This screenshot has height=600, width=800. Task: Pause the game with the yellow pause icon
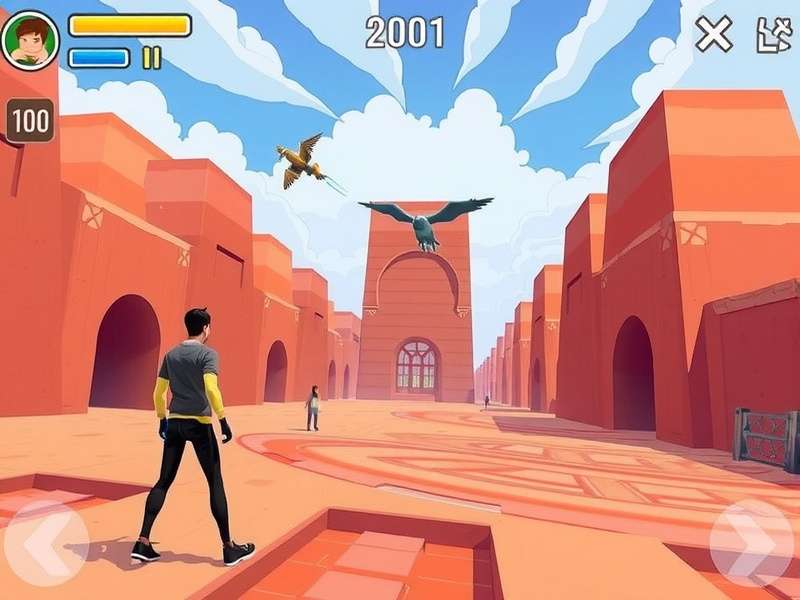coord(151,57)
